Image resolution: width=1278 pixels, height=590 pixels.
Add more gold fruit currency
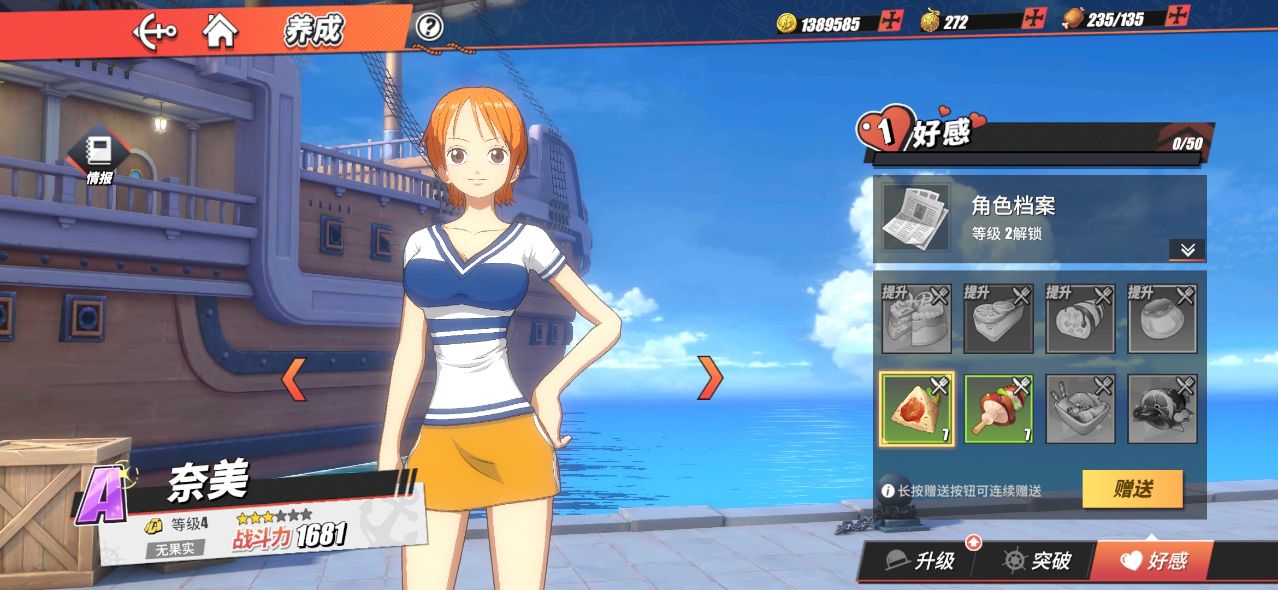pos(1035,19)
